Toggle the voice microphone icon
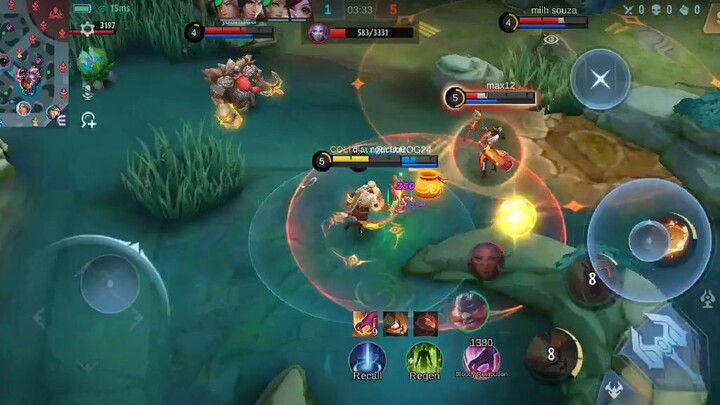The width and height of the screenshot is (720, 405). coord(88,91)
